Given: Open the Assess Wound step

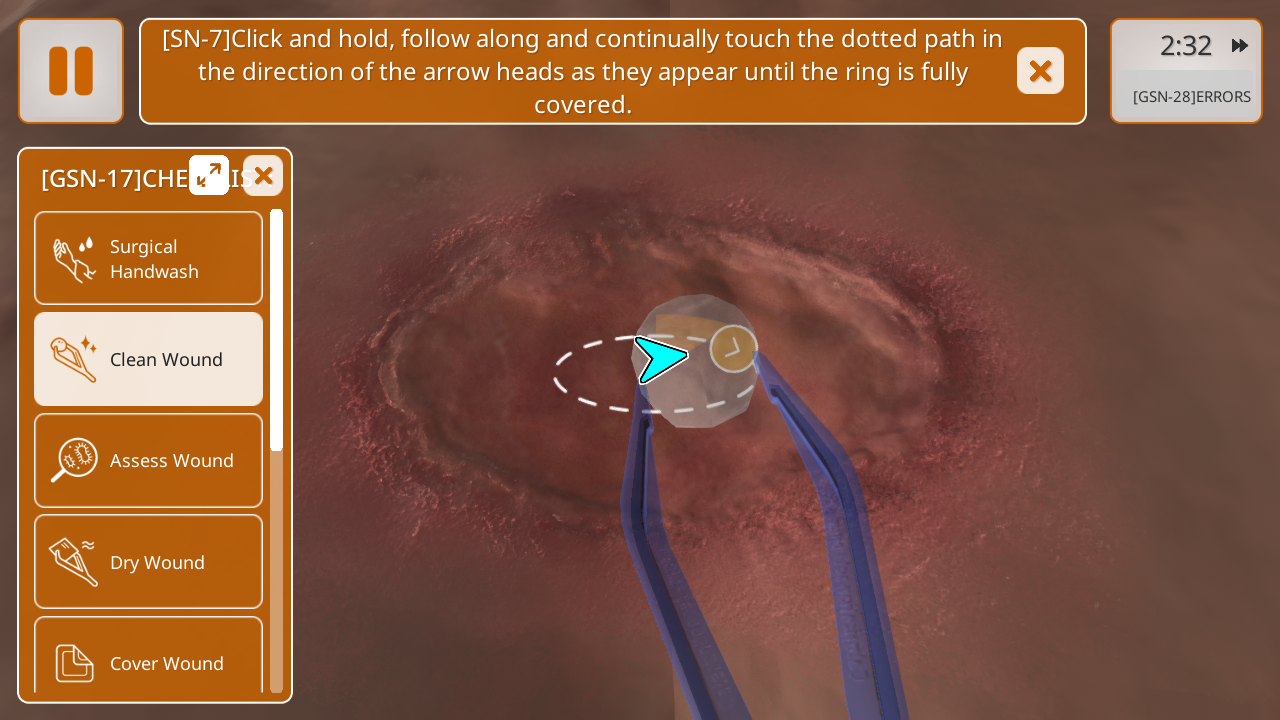Looking at the screenshot, I should (149, 460).
